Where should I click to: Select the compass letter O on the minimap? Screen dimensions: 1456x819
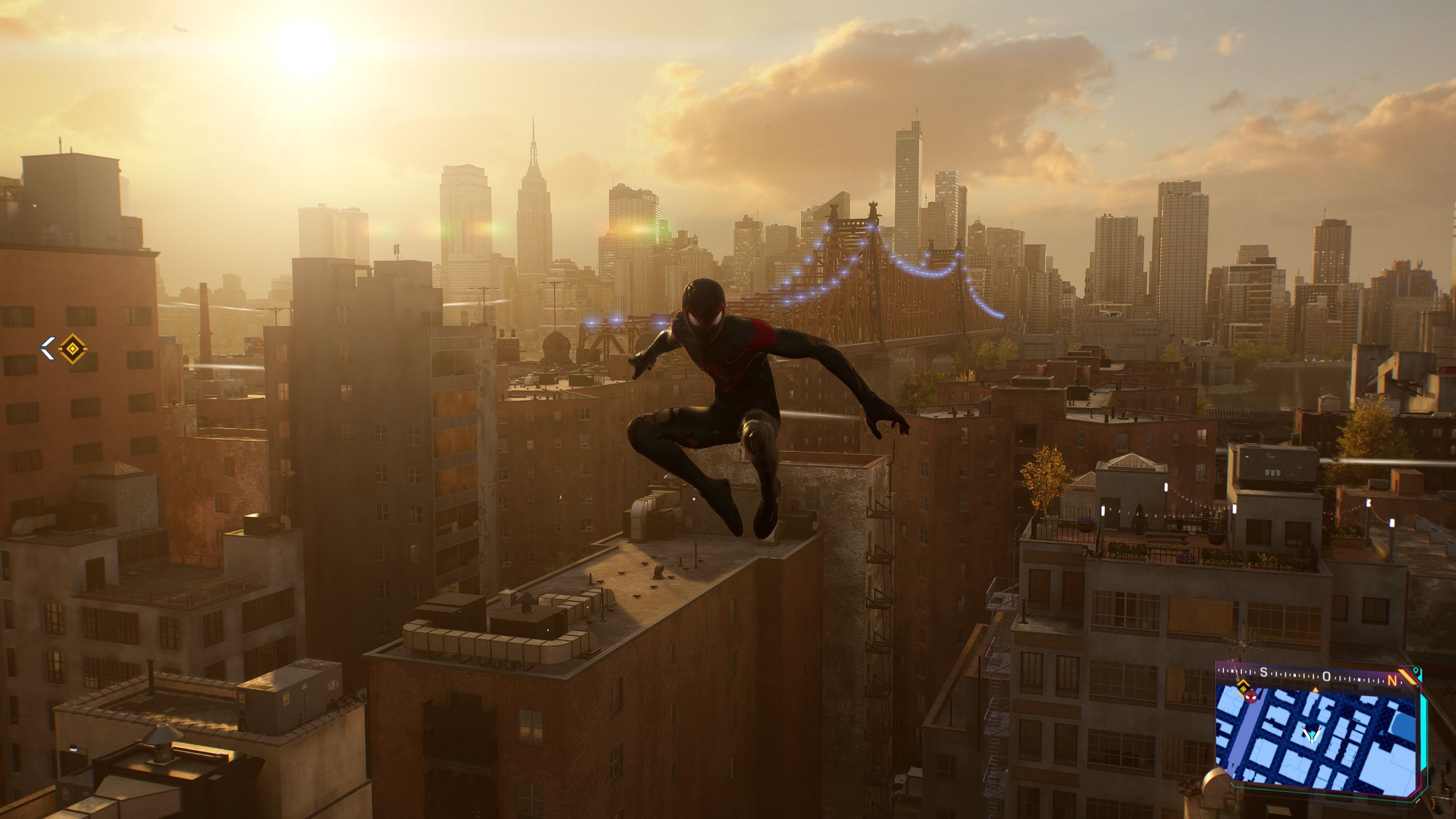[1327, 676]
